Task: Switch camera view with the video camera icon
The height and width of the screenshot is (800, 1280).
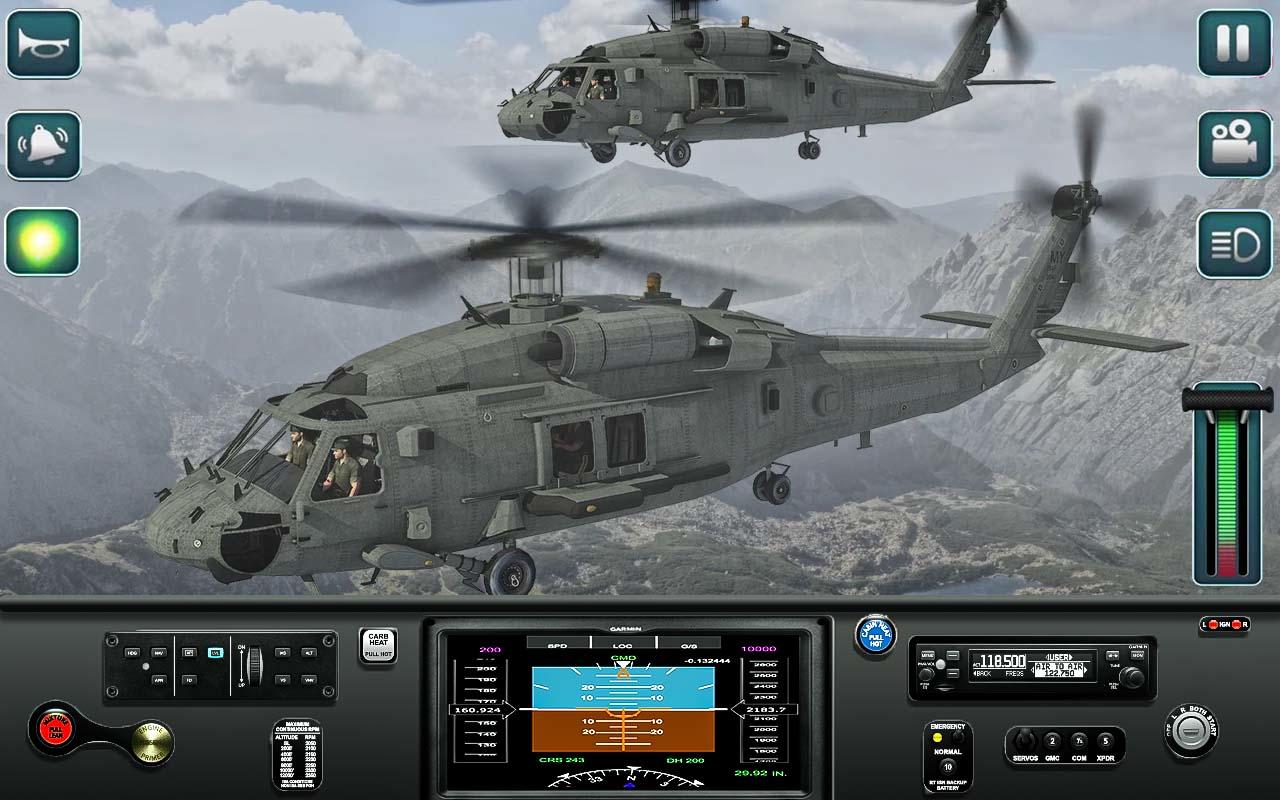Action: click(1234, 144)
